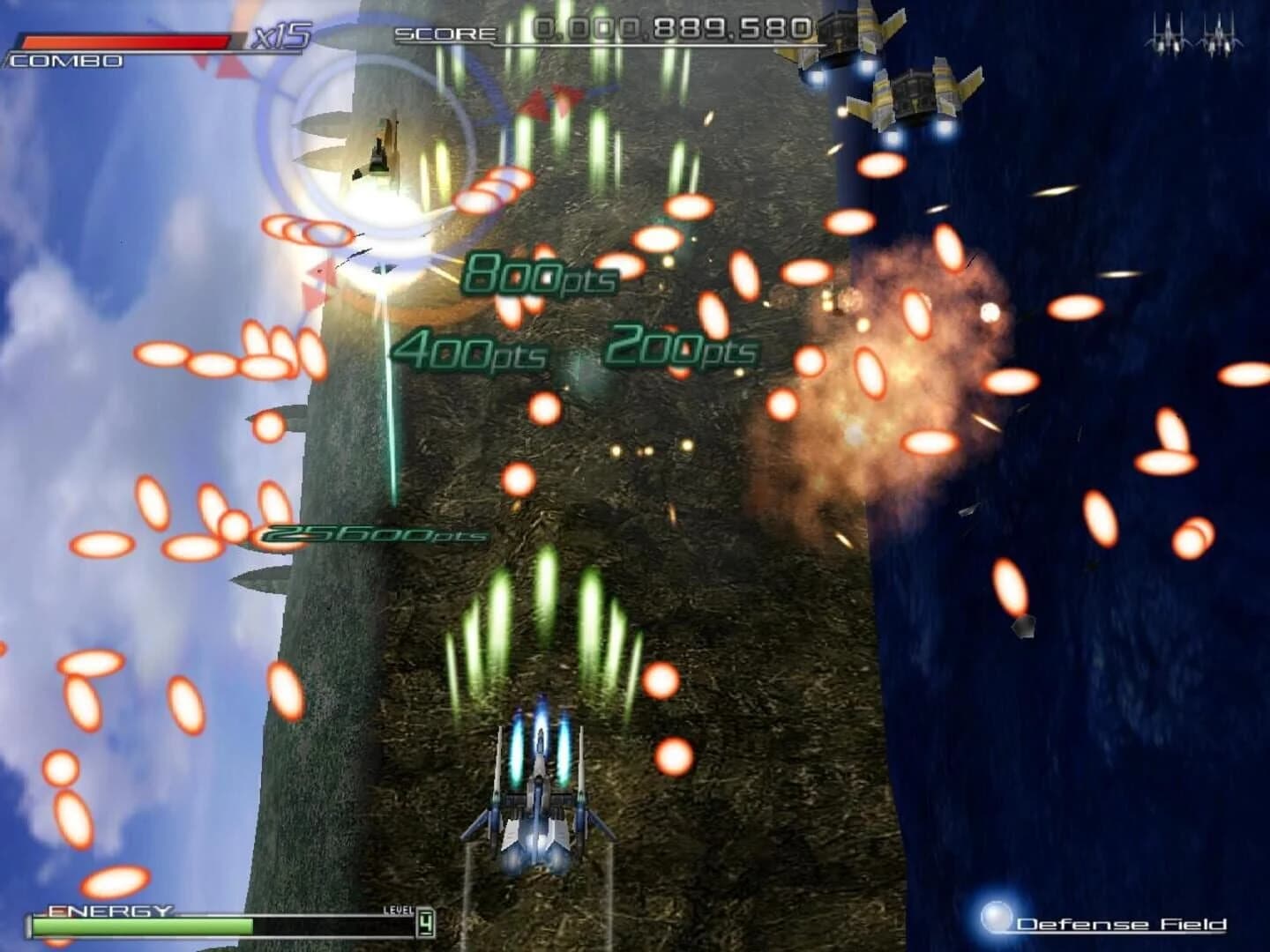Click the 25600pts score popup
Image resolution: width=1270 pixels, height=952 pixels.
pos(370,535)
